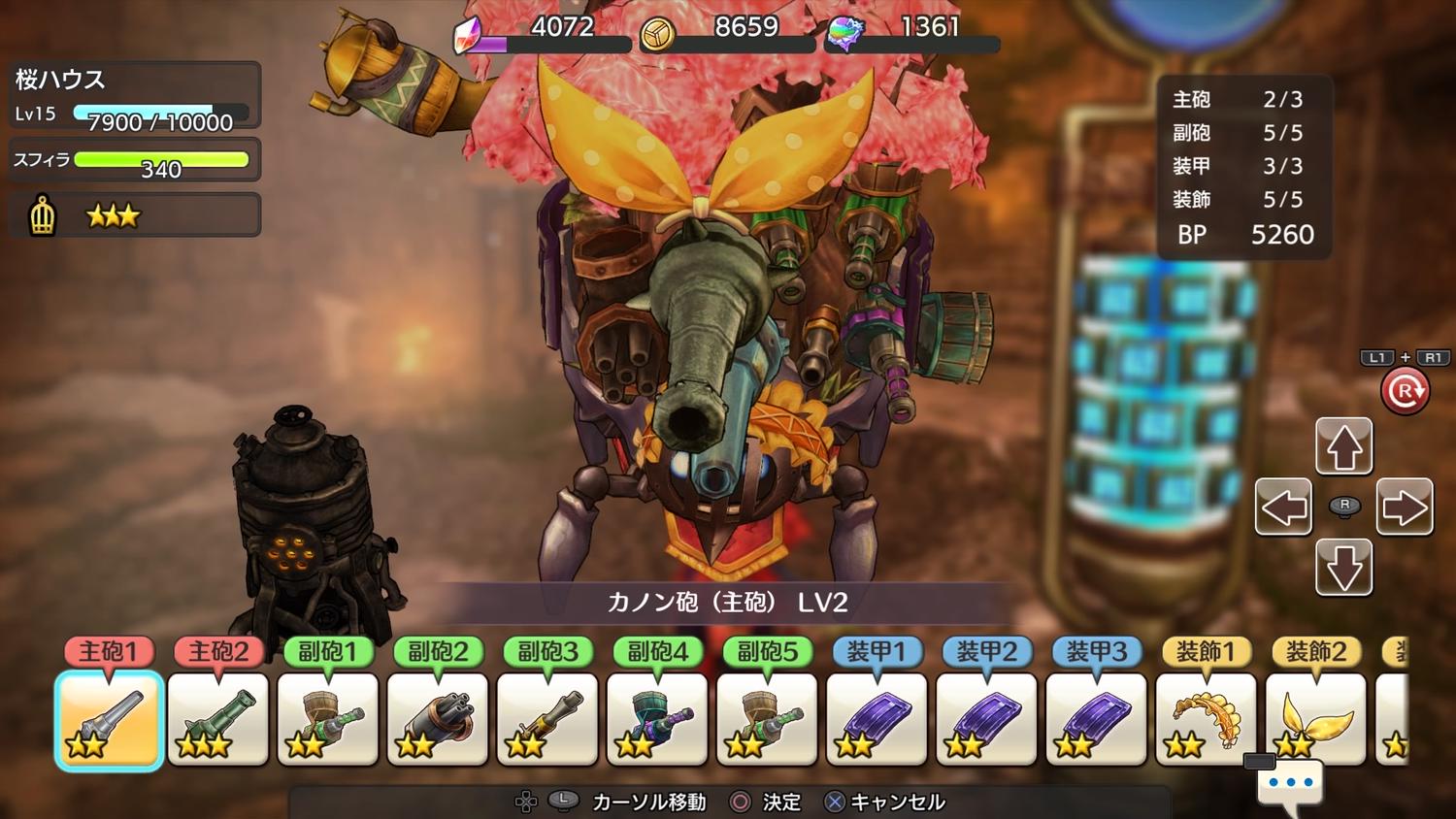Click the left arrow camera button
Image resolution: width=1456 pixels, height=819 pixels.
coord(1283,507)
